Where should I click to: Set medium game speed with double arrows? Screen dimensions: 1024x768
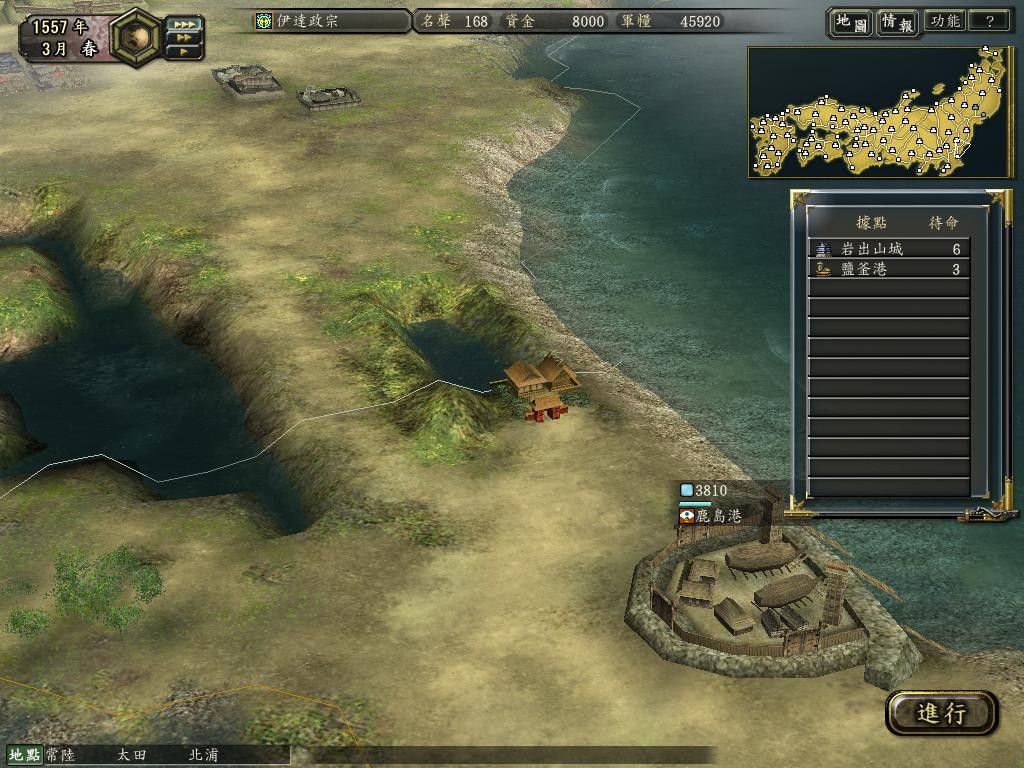click(183, 37)
